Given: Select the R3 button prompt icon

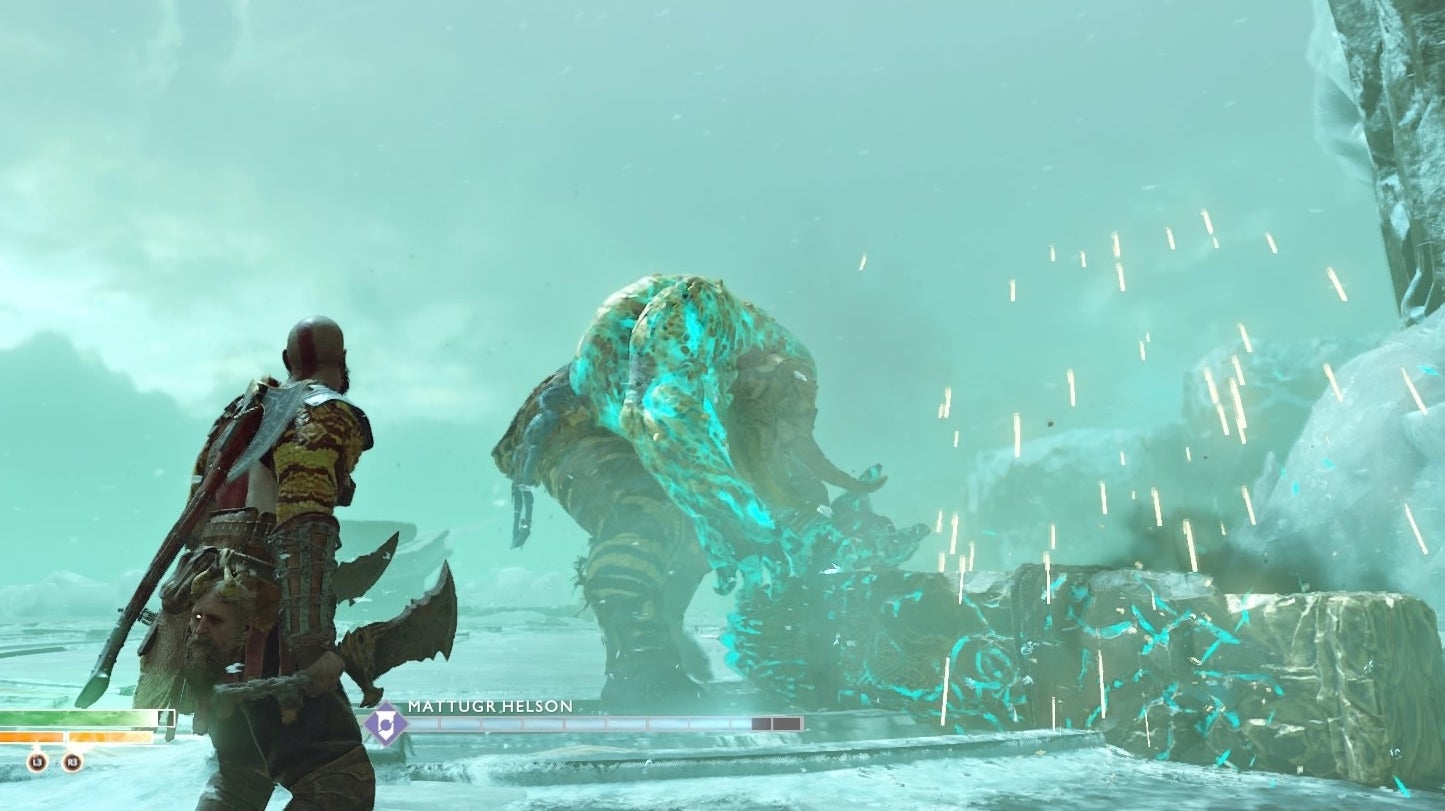Looking at the screenshot, I should point(73,762).
